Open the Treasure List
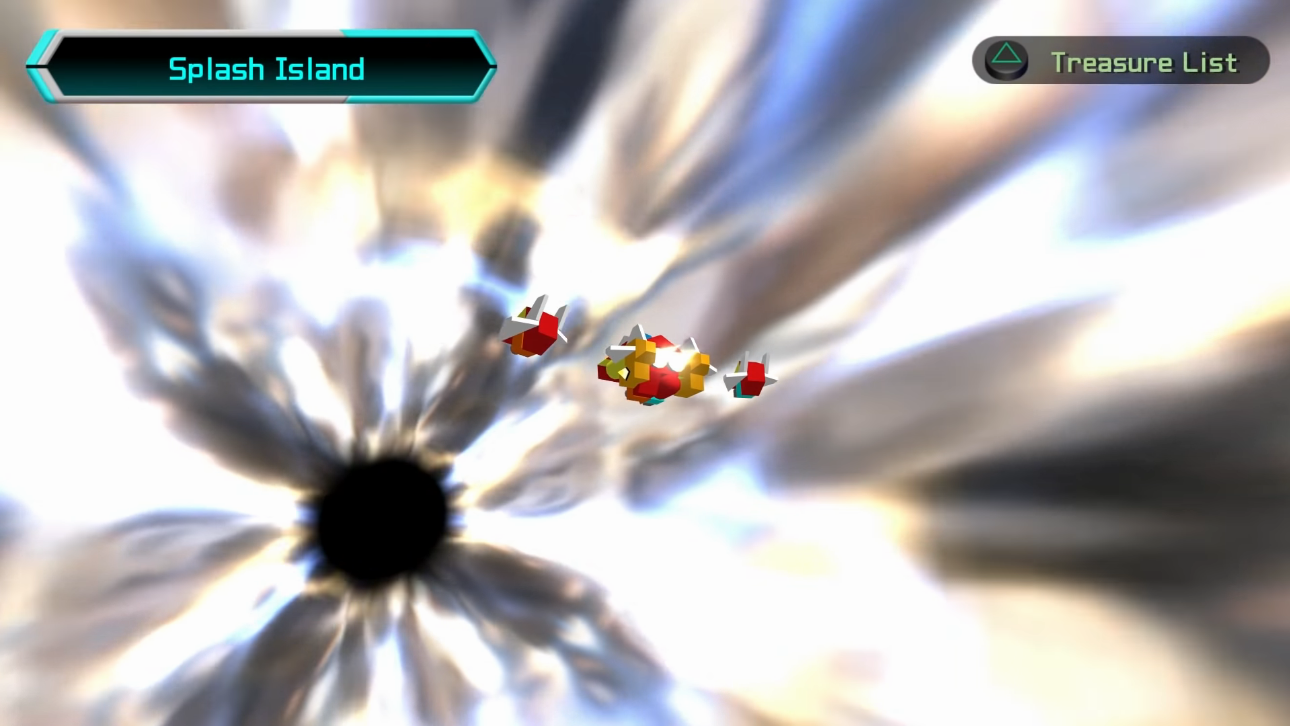The height and width of the screenshot is (726, 1290). [1120, 62]
